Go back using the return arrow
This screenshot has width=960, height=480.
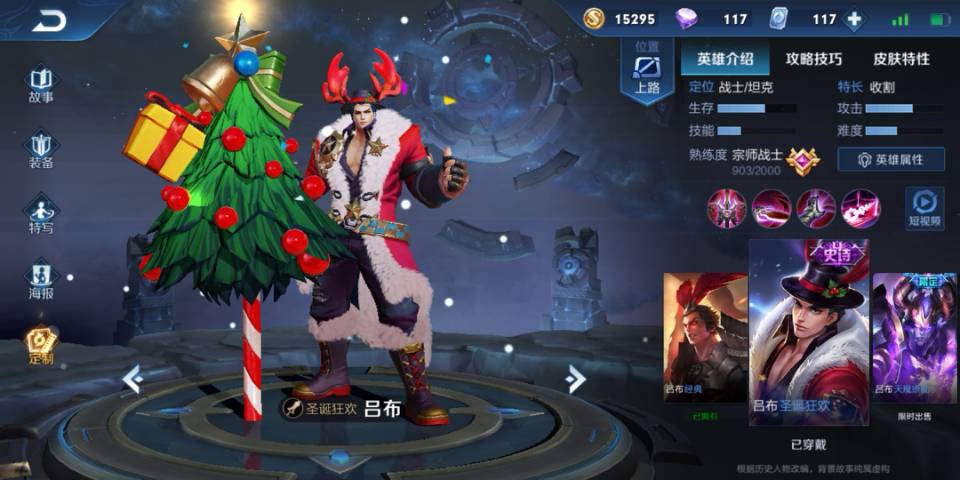[x=48, y=20]
